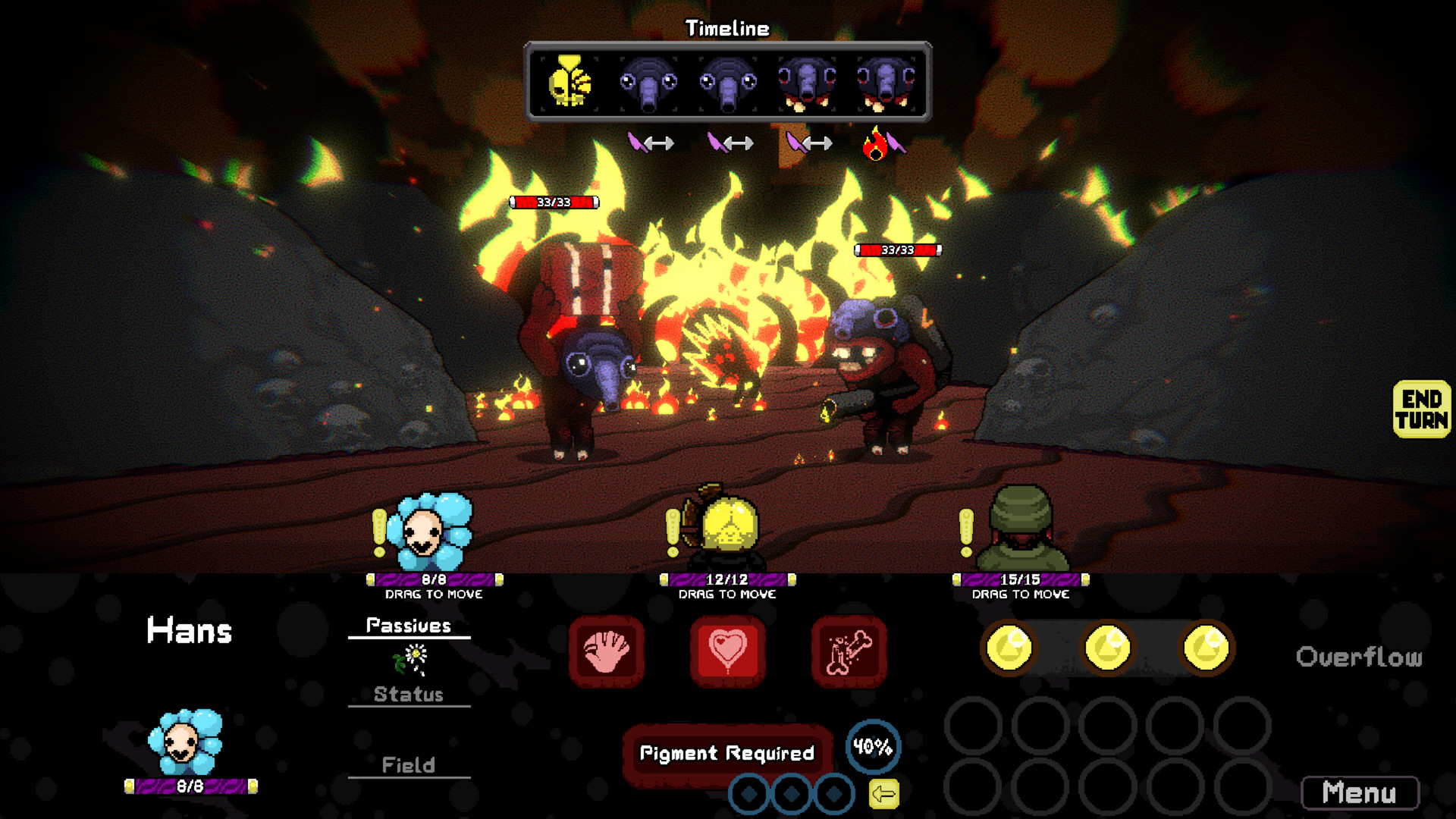Click Hans's blue flower portrait thumbnail
This screenshot has height=819, width=1456.
pyautogui.click(x=187, y=746)
